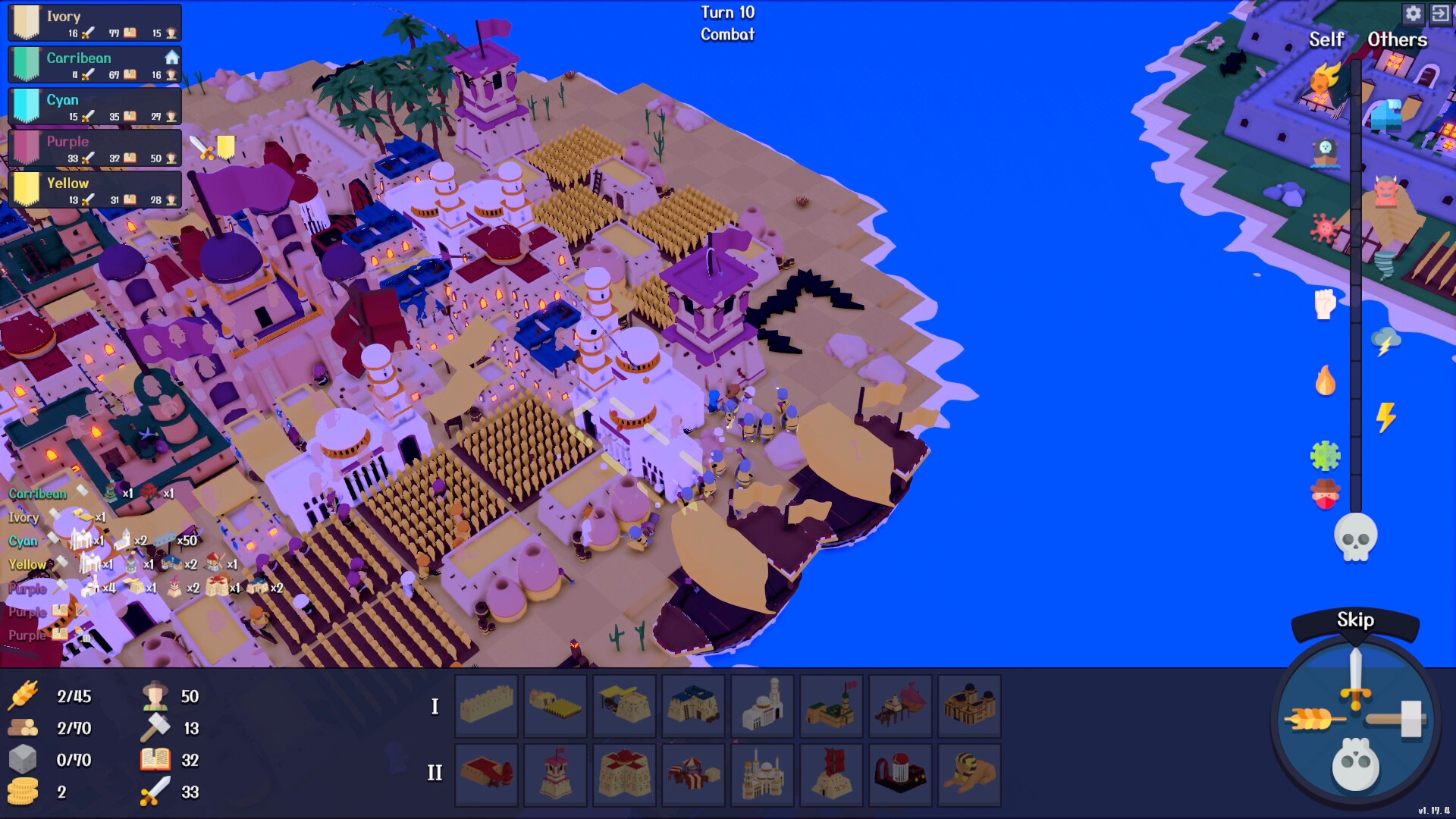This screenshot has height=819, width=1456.
Task: Click the fist event icon on the Self side
Action: point(1326,303)
